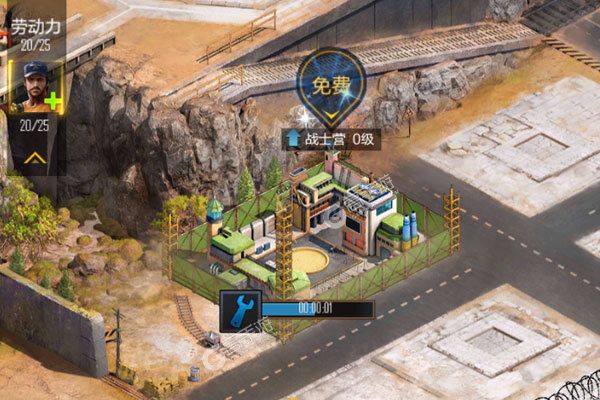Expand the labor panel with yellow arrow
The height and width of the screenshot is (400, 600).
click(x=33, y=158)
